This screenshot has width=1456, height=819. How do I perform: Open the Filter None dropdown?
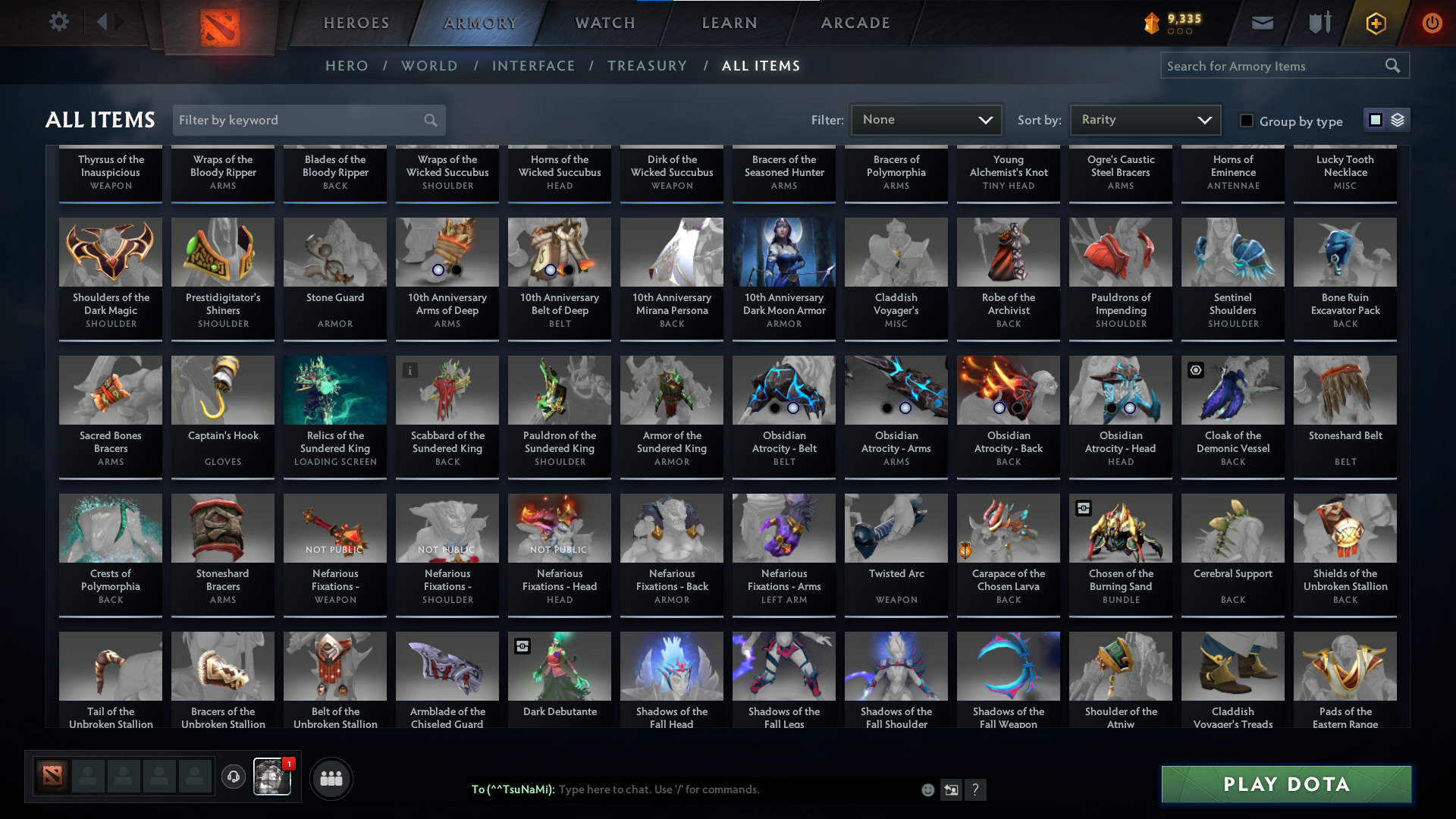point(925,120)
